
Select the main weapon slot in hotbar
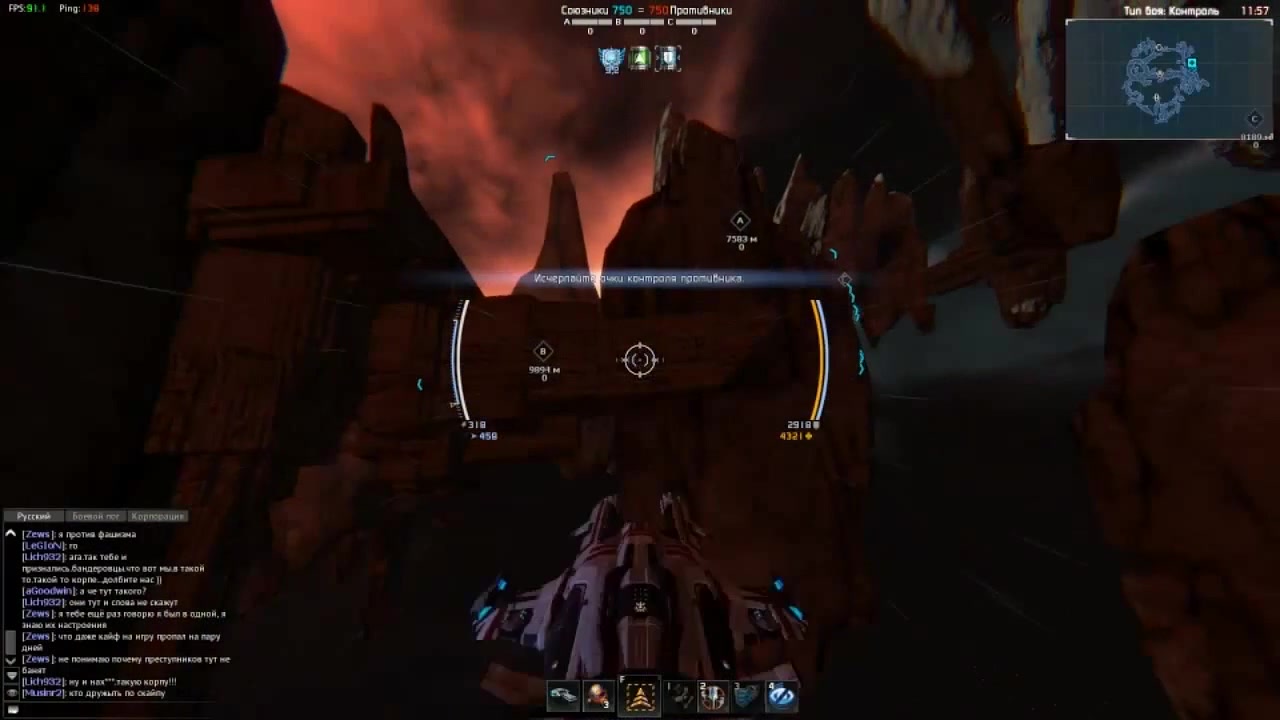click(x=563, y=696)
